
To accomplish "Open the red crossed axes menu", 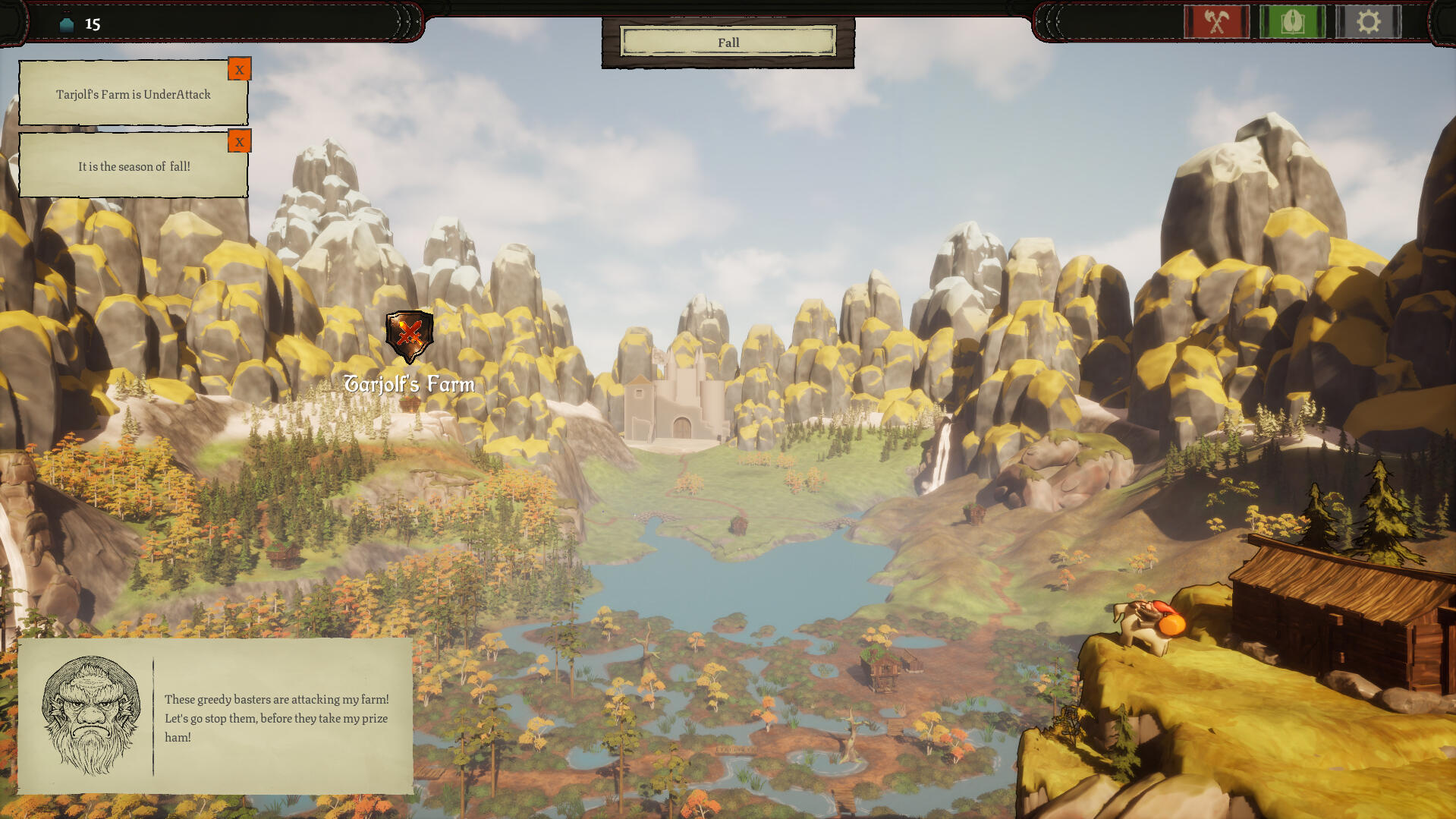I will coord(1216,22).
